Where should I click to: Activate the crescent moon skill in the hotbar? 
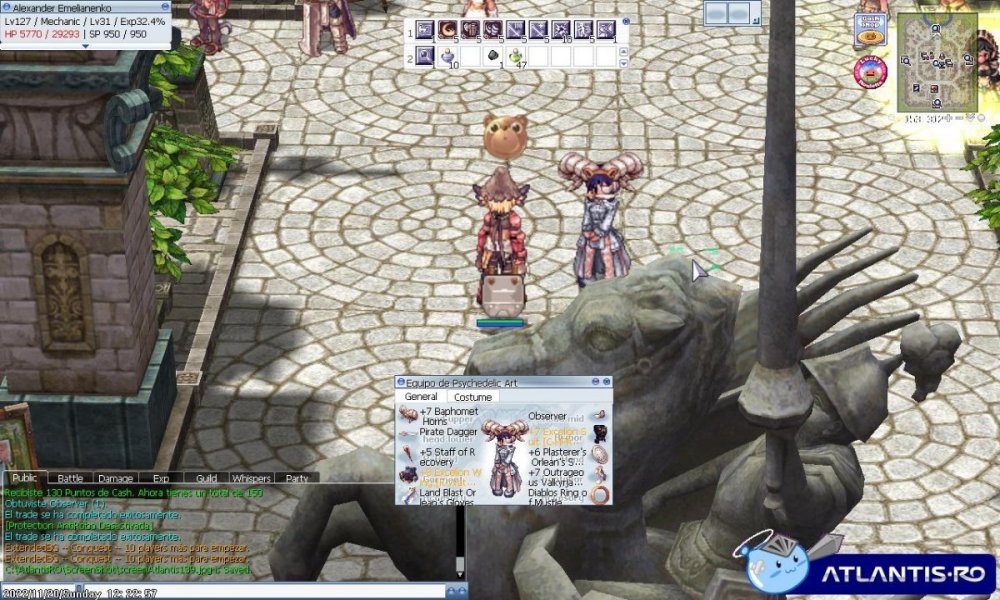pyautogui.click(x=448, y=30)
